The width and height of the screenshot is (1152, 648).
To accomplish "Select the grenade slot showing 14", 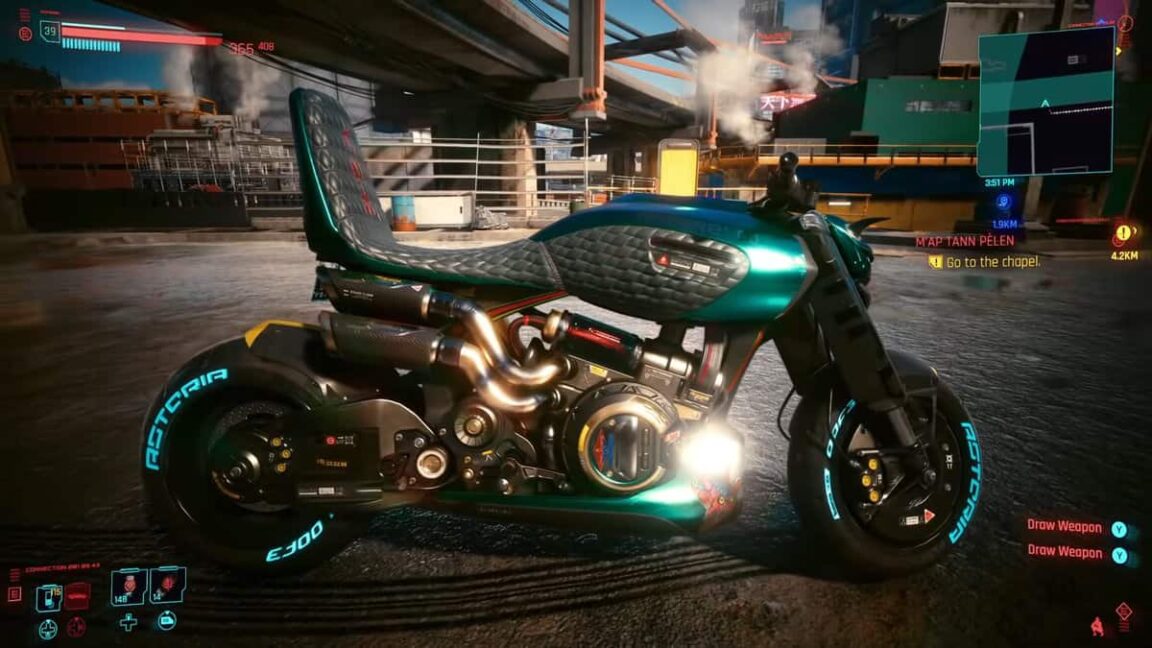I will [167, 585].
